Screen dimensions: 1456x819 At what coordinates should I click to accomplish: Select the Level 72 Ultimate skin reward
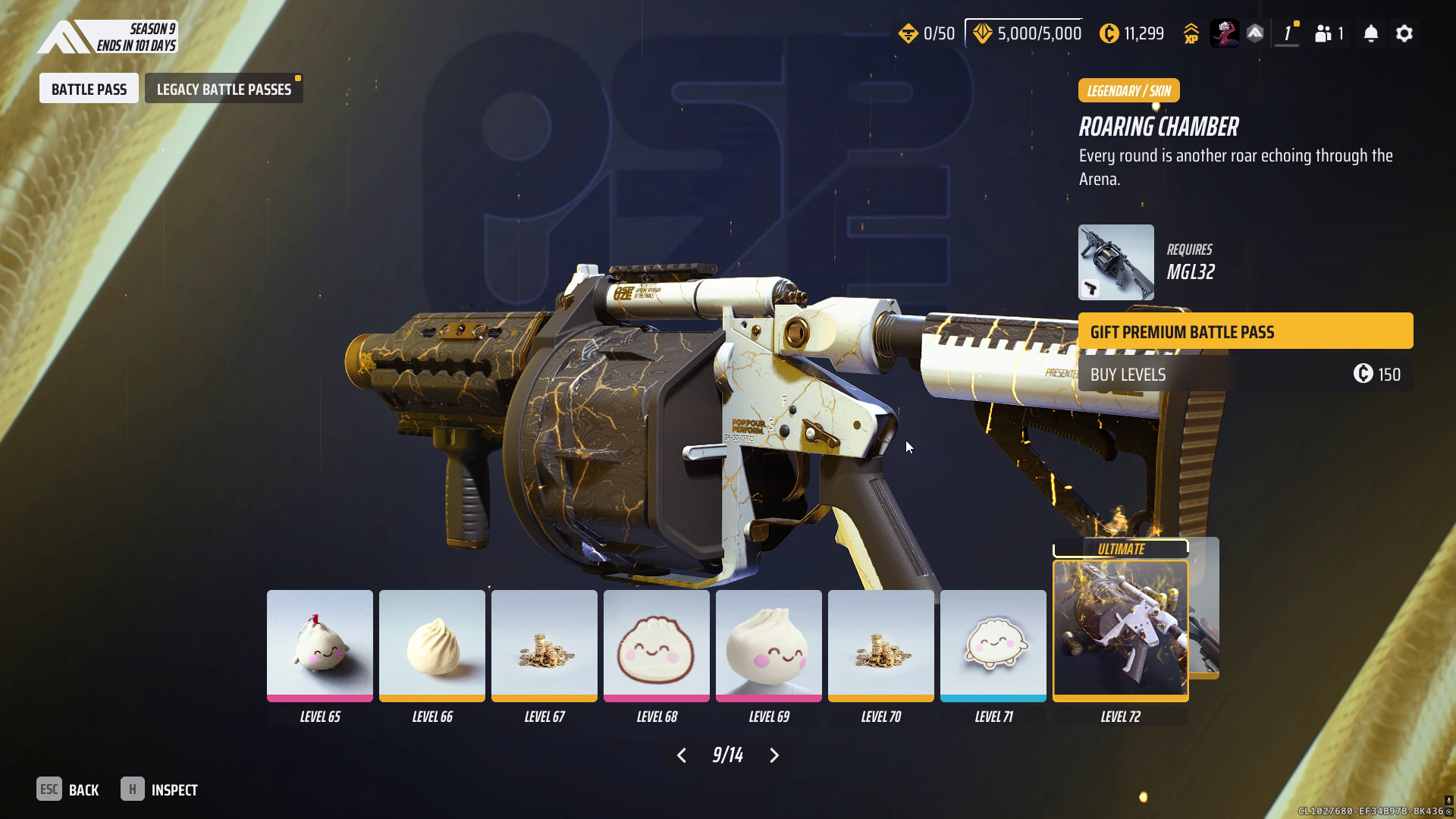(x=1120, y=629)
